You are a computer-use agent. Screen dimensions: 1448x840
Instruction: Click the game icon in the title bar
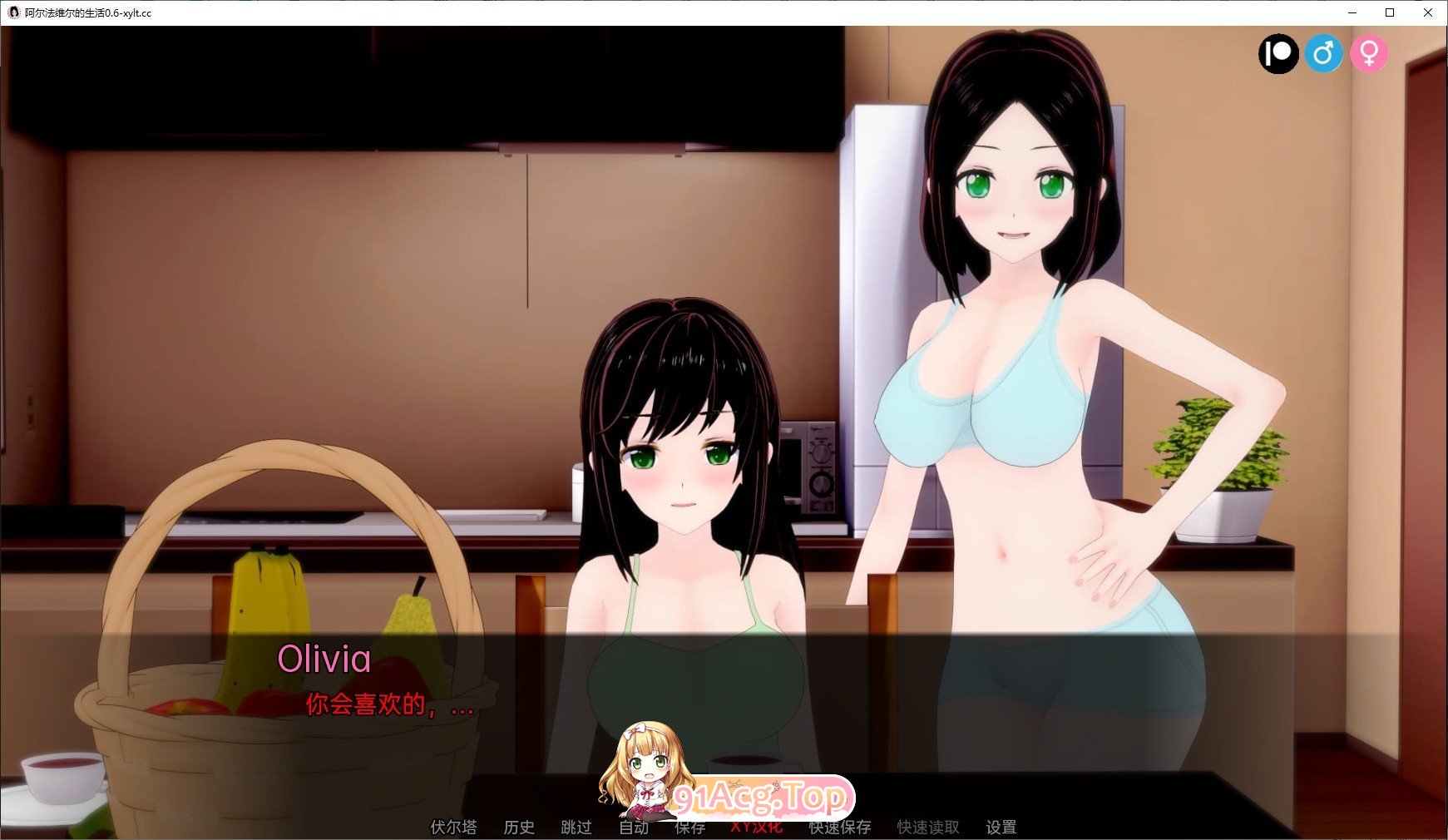pos(12,12)
